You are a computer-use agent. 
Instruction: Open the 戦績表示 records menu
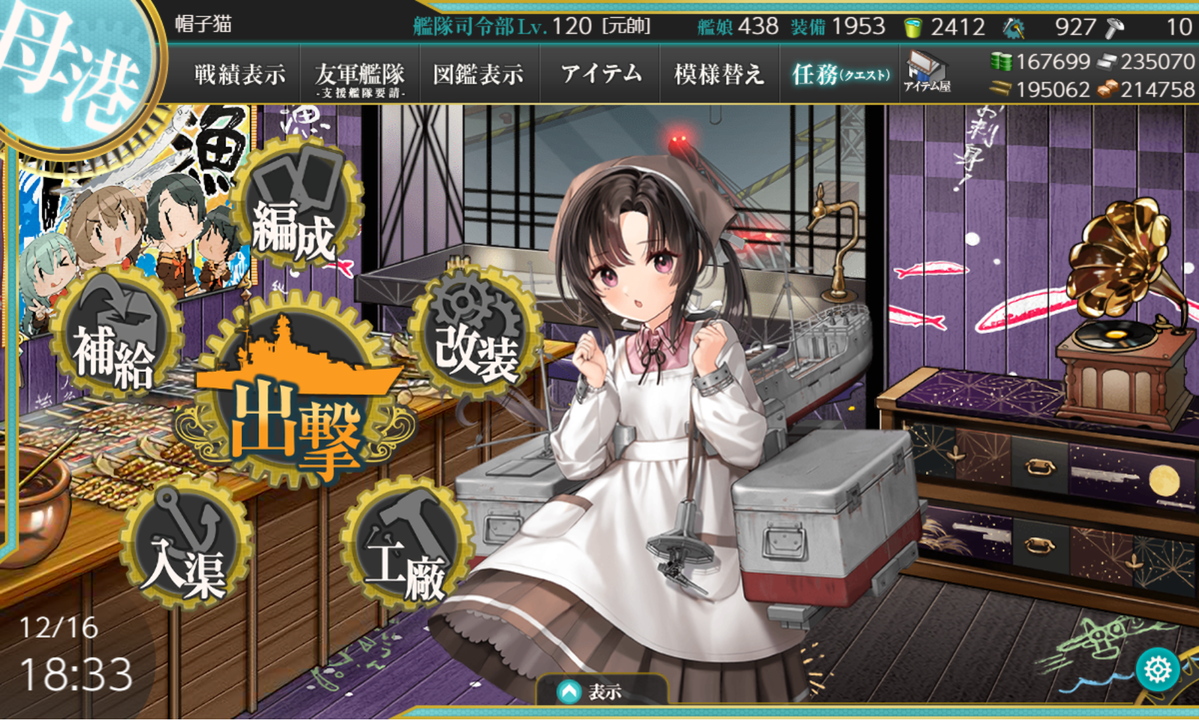pyautogui.click(x=240, y=74)
